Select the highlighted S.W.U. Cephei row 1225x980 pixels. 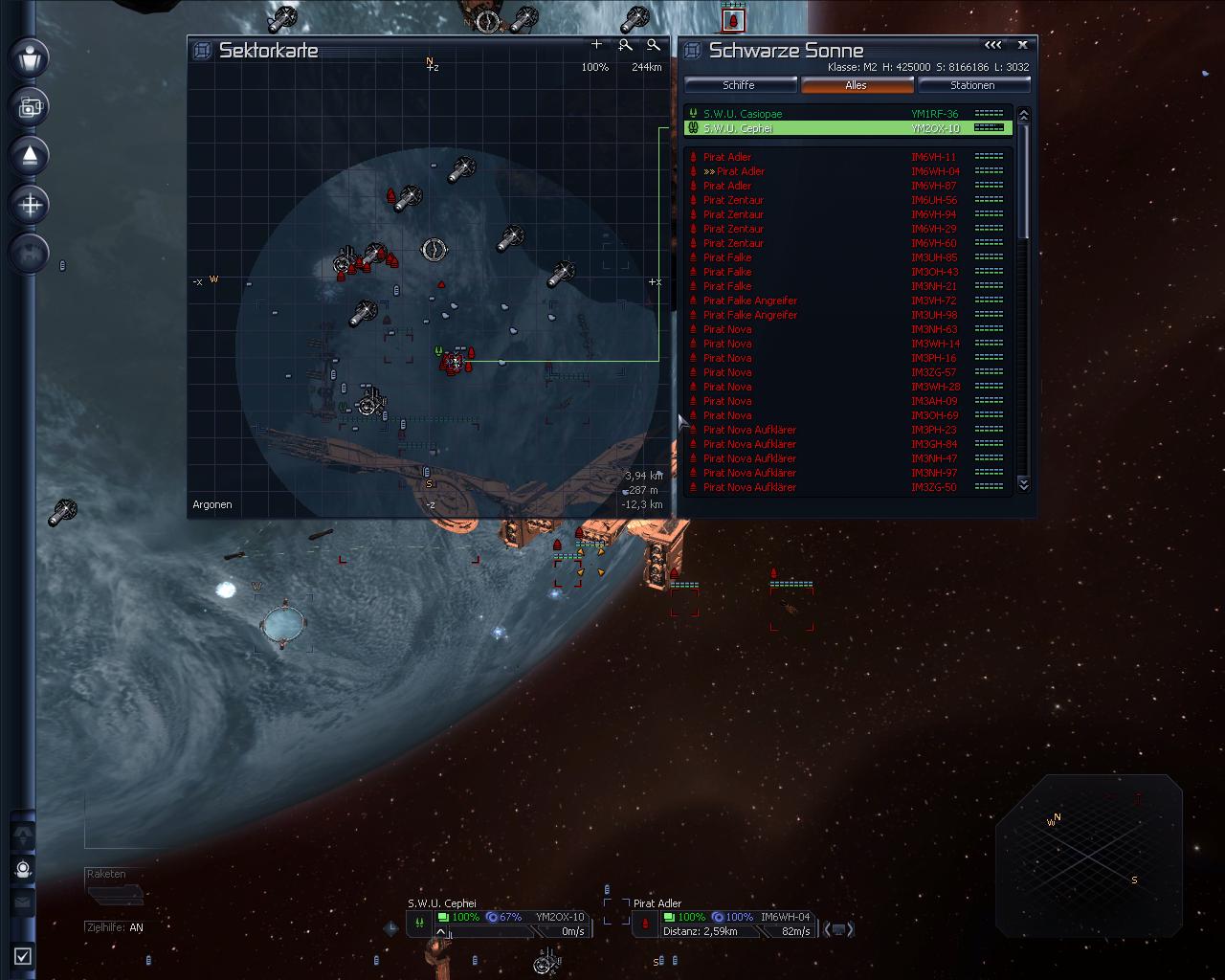[x=738, y=128]
